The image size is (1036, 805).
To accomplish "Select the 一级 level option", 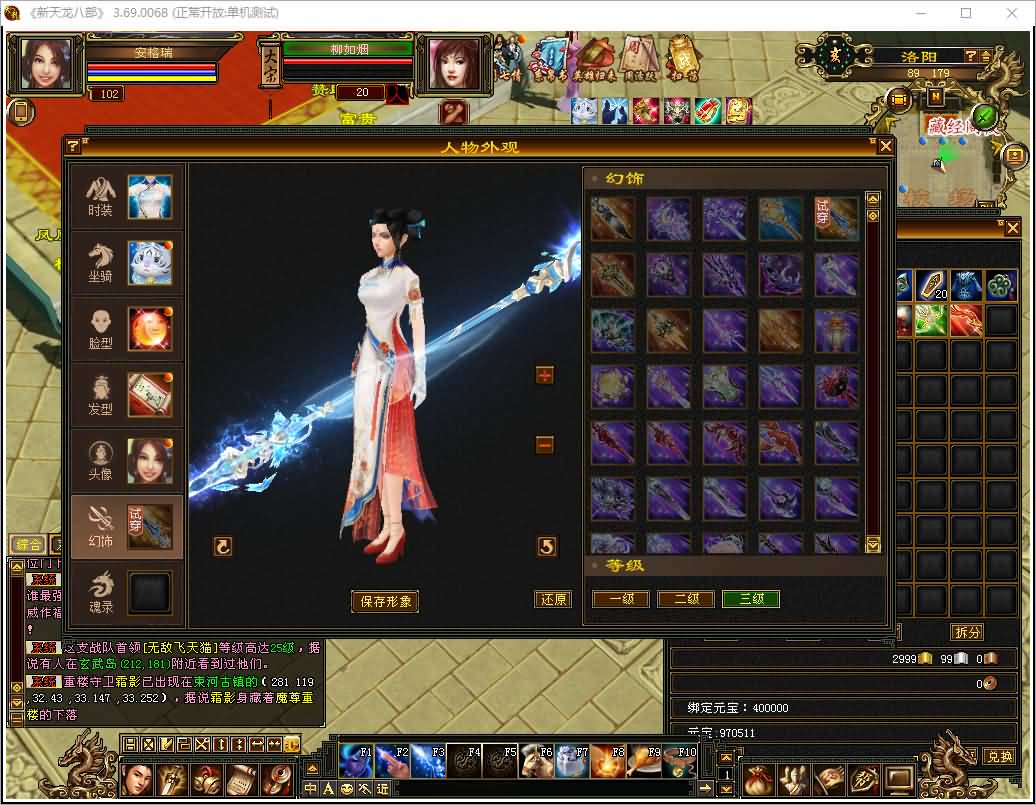I will tap(621, 599).
